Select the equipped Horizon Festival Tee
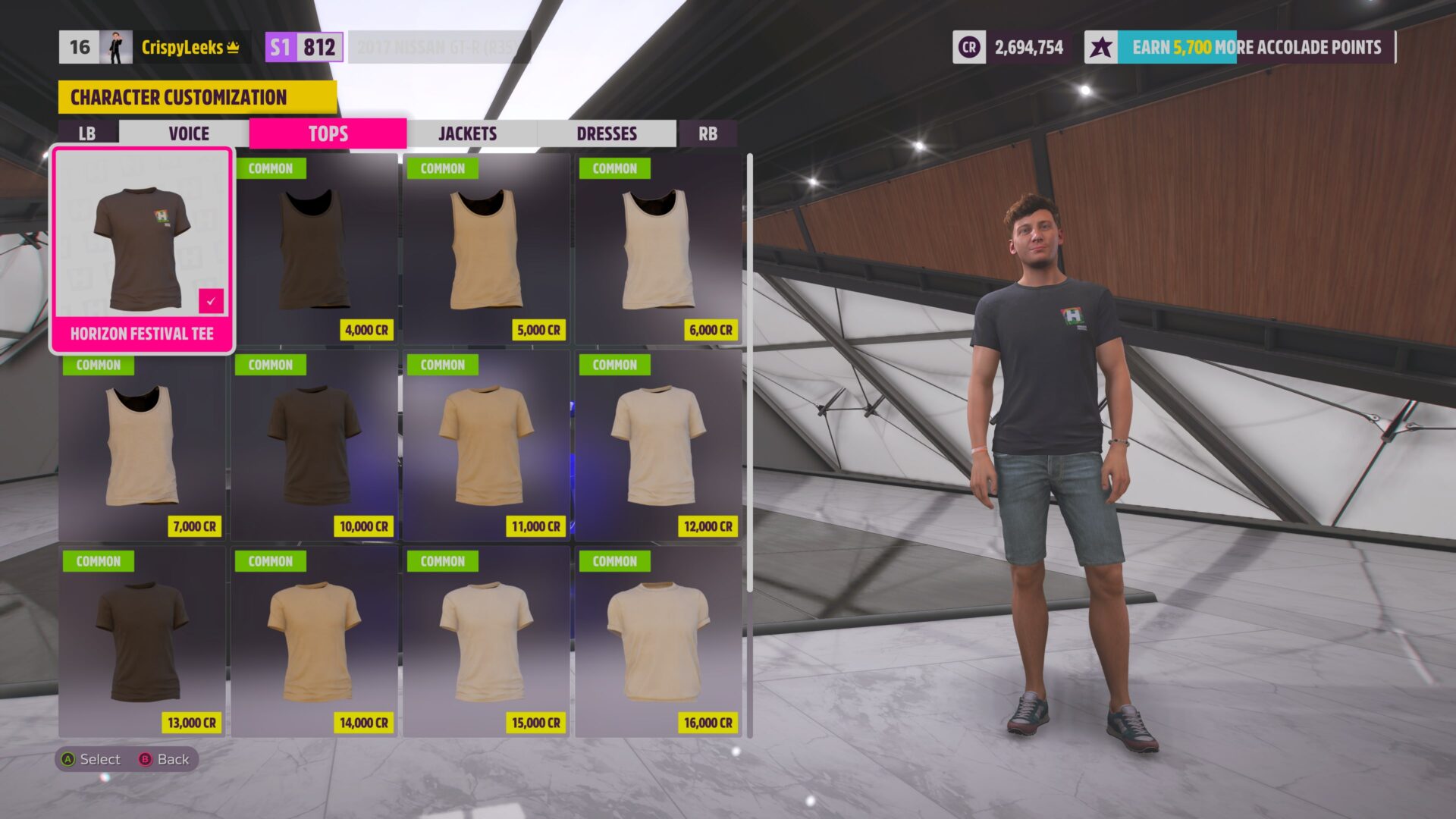 143,243
